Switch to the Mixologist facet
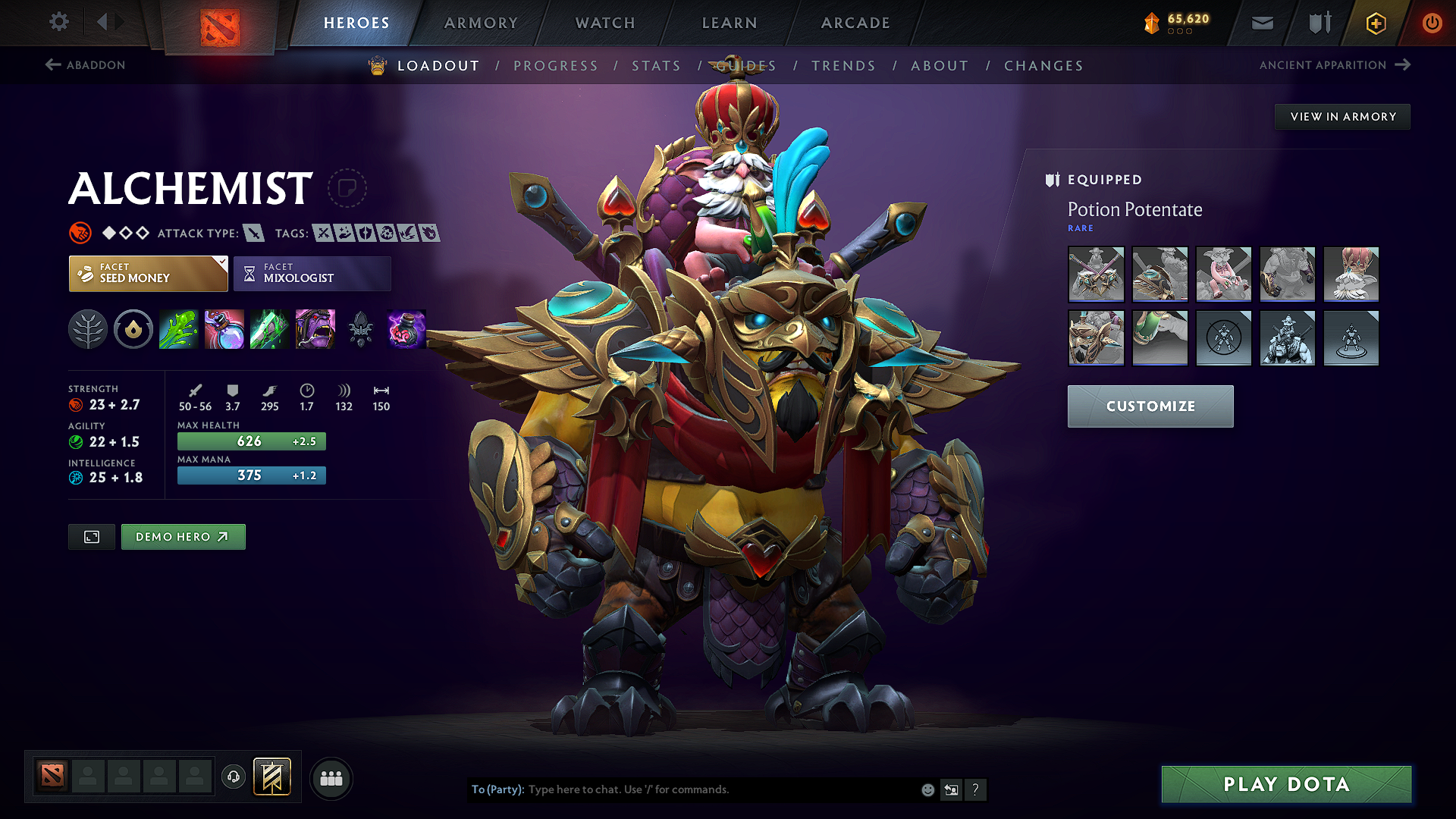This screenshot has width=1456, height=819. [x=311, y=274]
